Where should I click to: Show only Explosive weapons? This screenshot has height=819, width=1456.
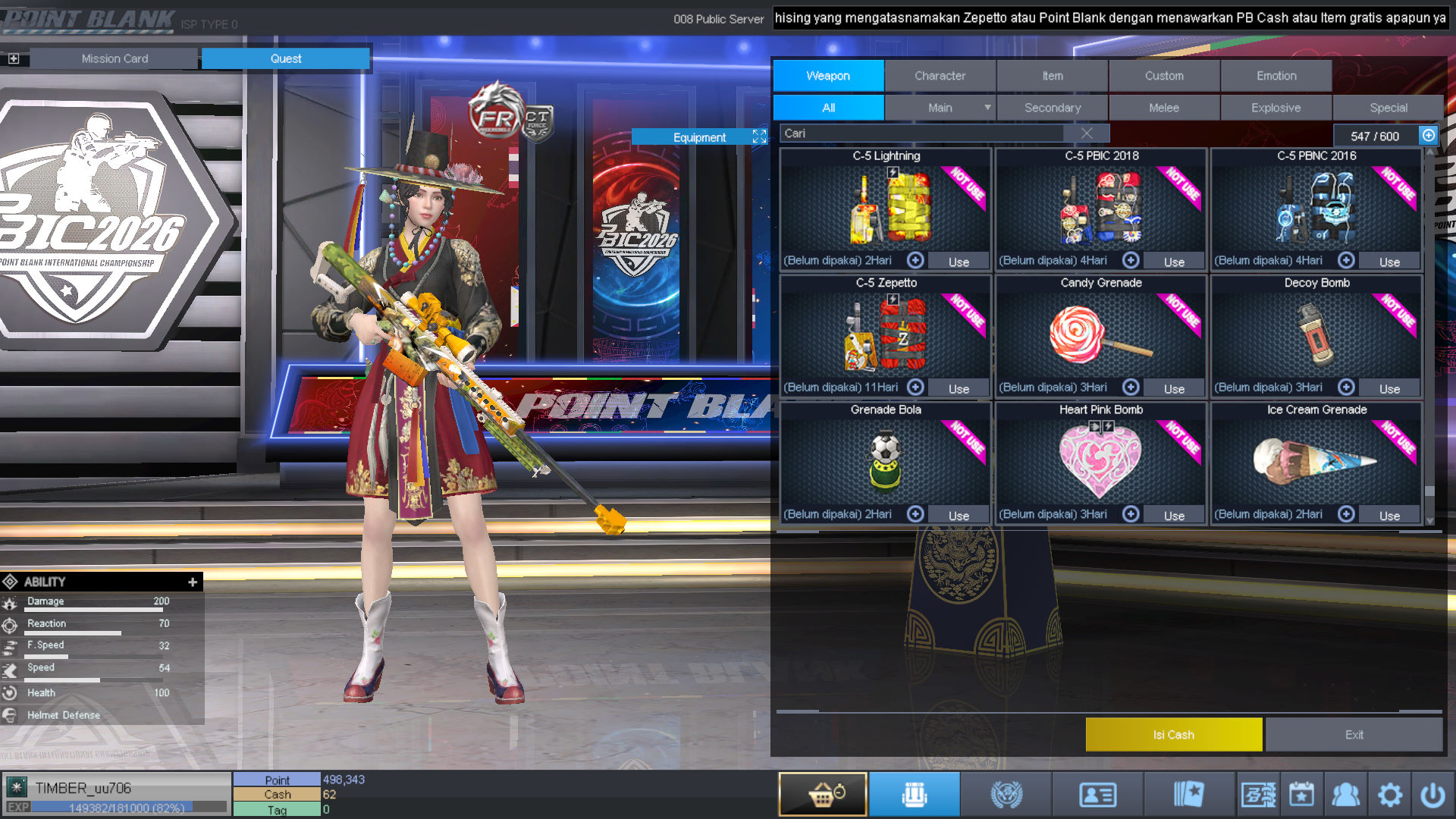(x=1276, y=108)
